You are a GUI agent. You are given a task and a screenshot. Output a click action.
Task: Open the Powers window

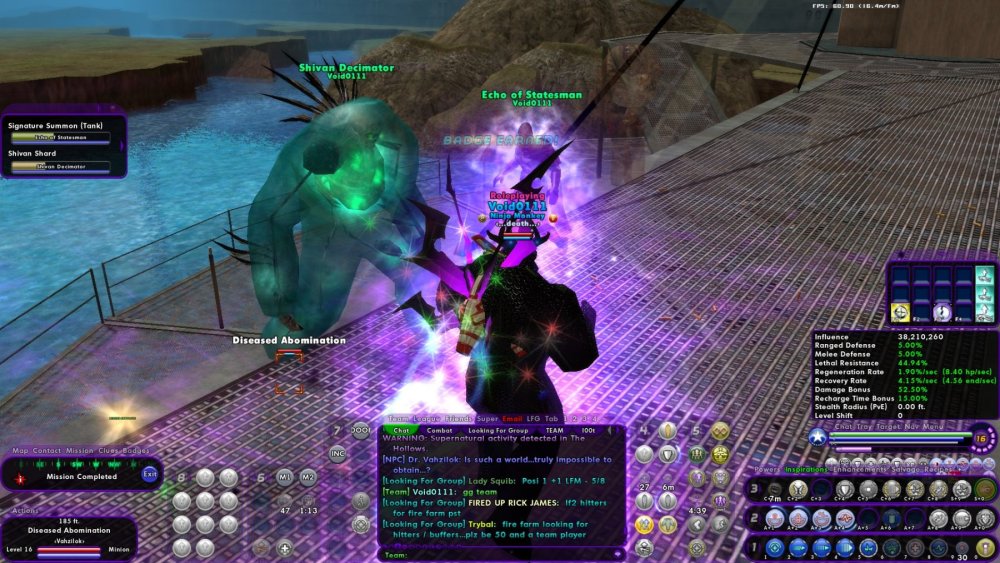pyautogui.click(x=767, y=467)
